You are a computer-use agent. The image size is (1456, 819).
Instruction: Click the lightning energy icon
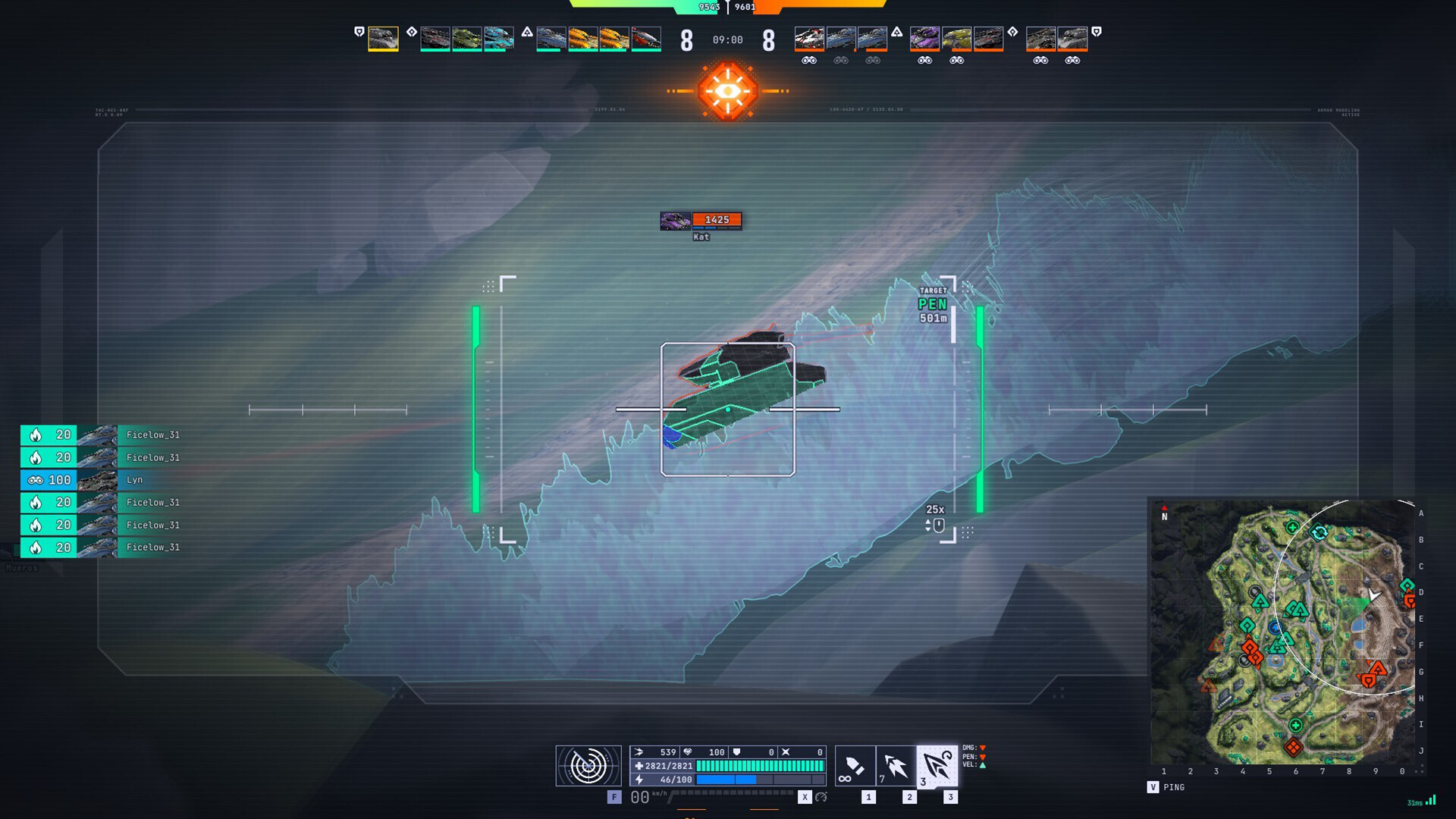tap(639, 779)
